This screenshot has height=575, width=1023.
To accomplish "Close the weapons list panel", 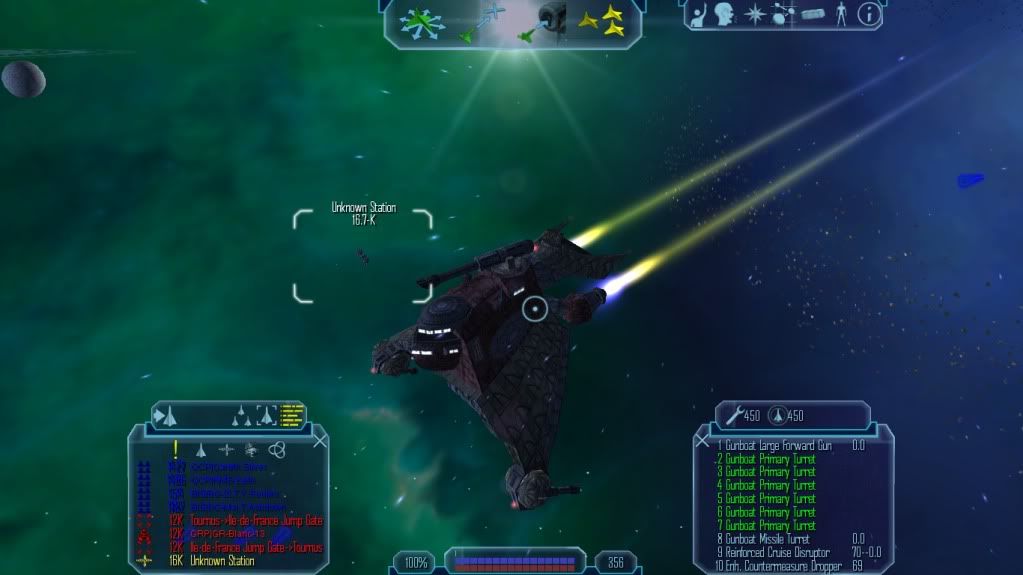I will pos(702,440).
